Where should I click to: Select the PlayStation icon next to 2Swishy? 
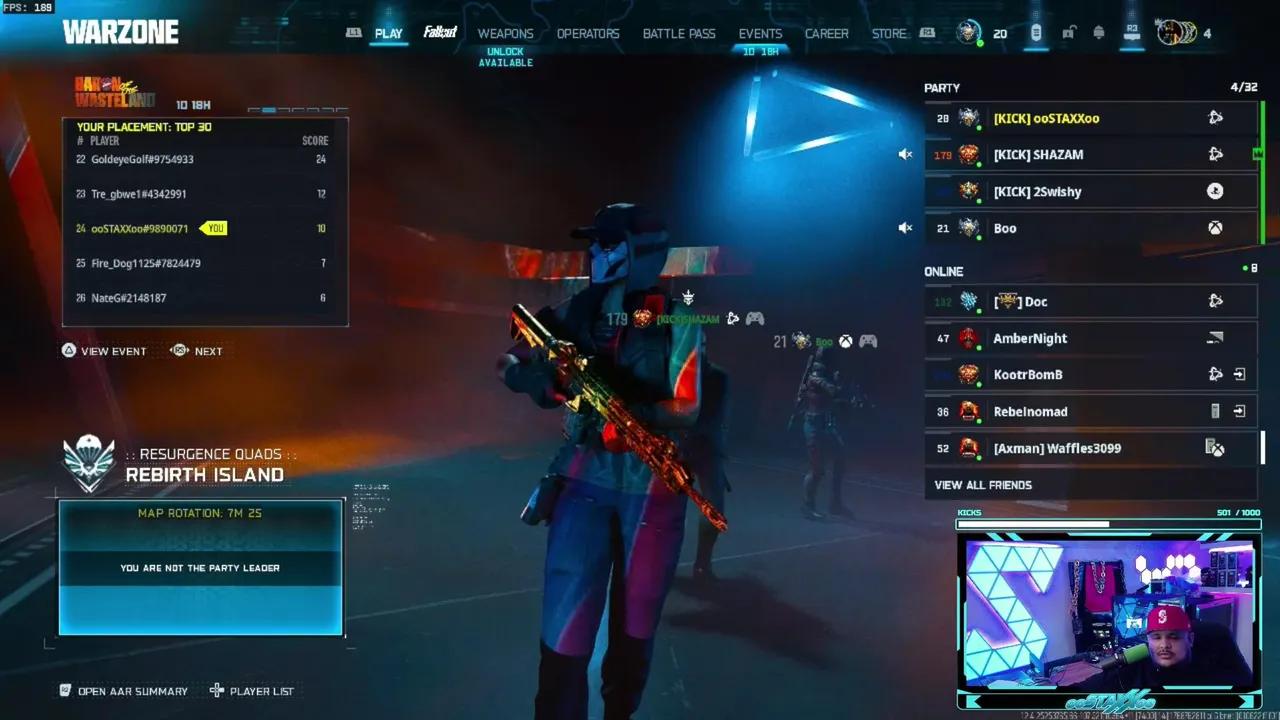[x=1214, y=191]
